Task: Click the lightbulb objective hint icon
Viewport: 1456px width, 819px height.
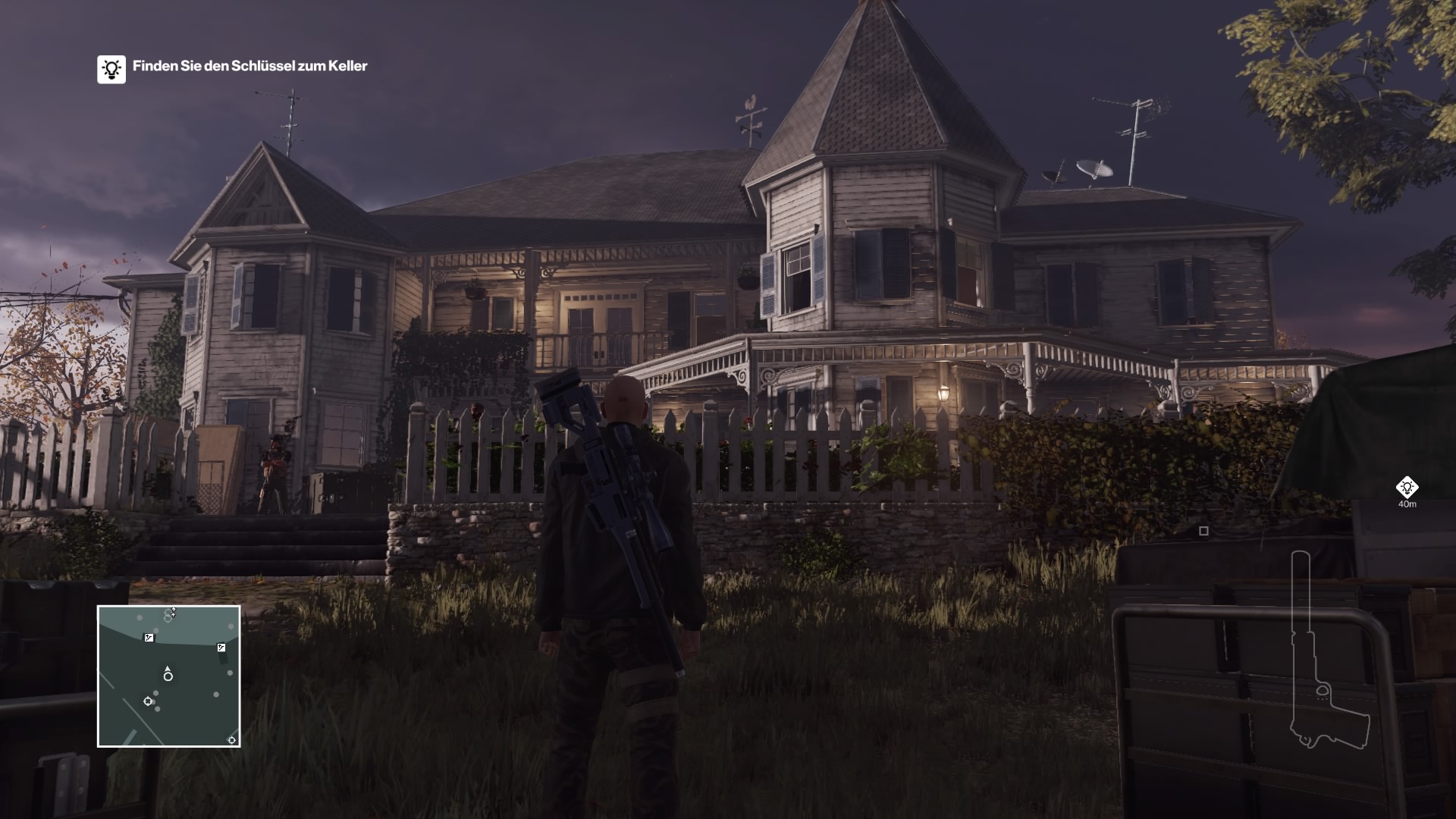Action: (x=111, y=69)
